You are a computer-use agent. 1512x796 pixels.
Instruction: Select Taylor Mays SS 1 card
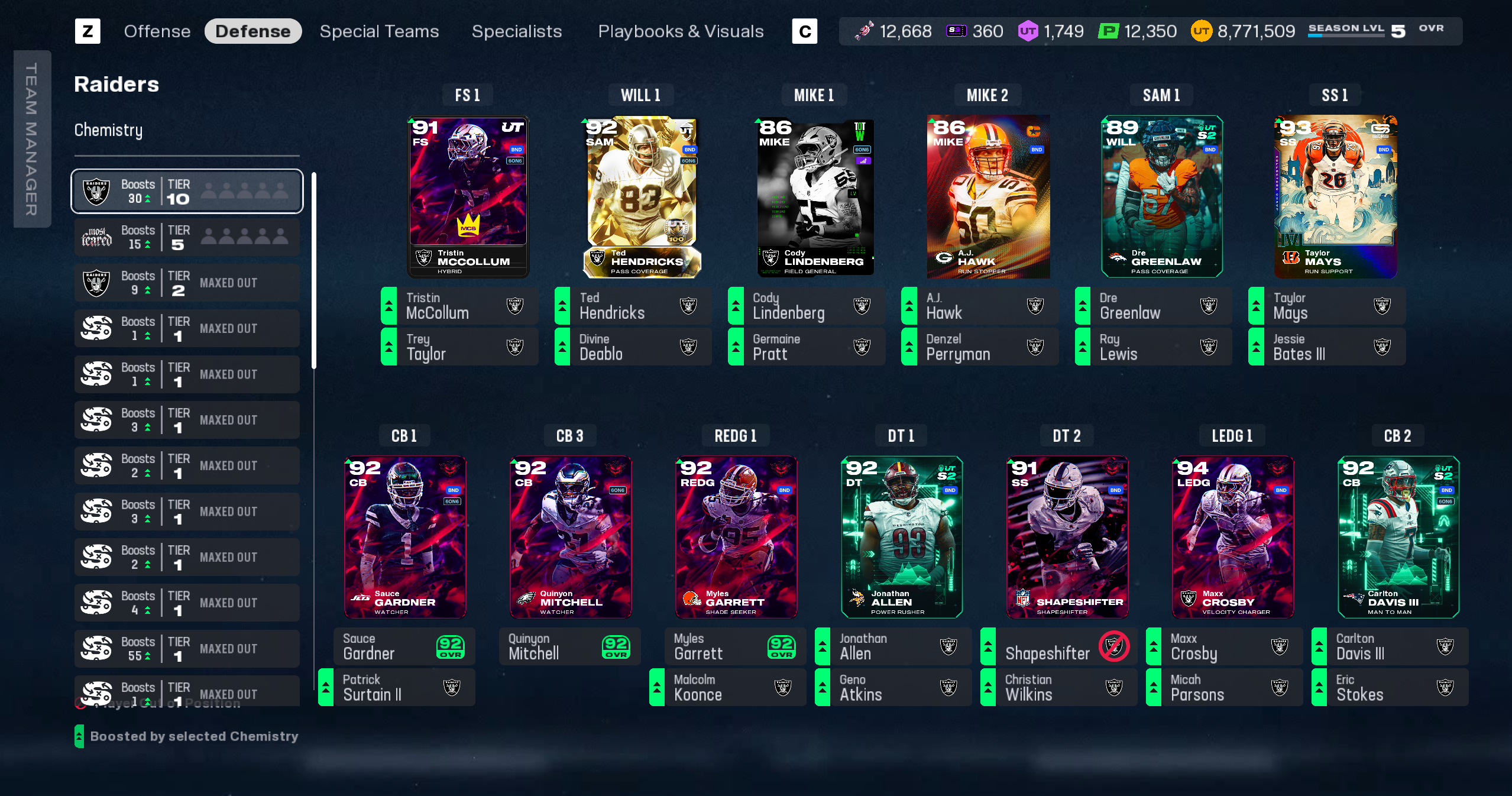1335,196
